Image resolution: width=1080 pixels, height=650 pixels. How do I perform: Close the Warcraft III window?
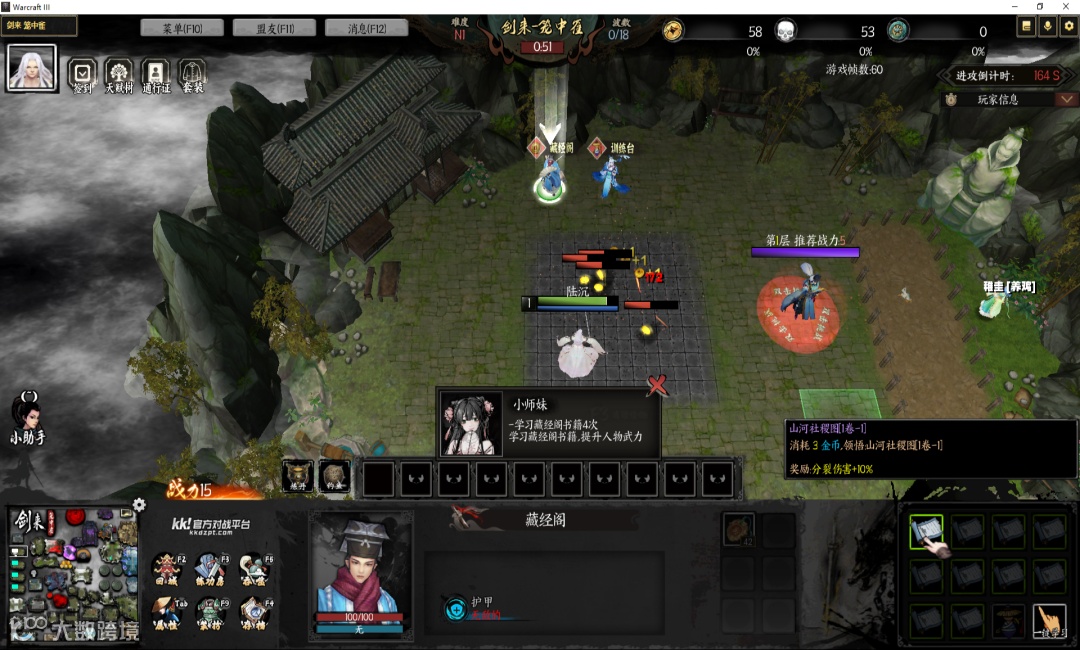pyautogui.click(x=1066, y=7)
